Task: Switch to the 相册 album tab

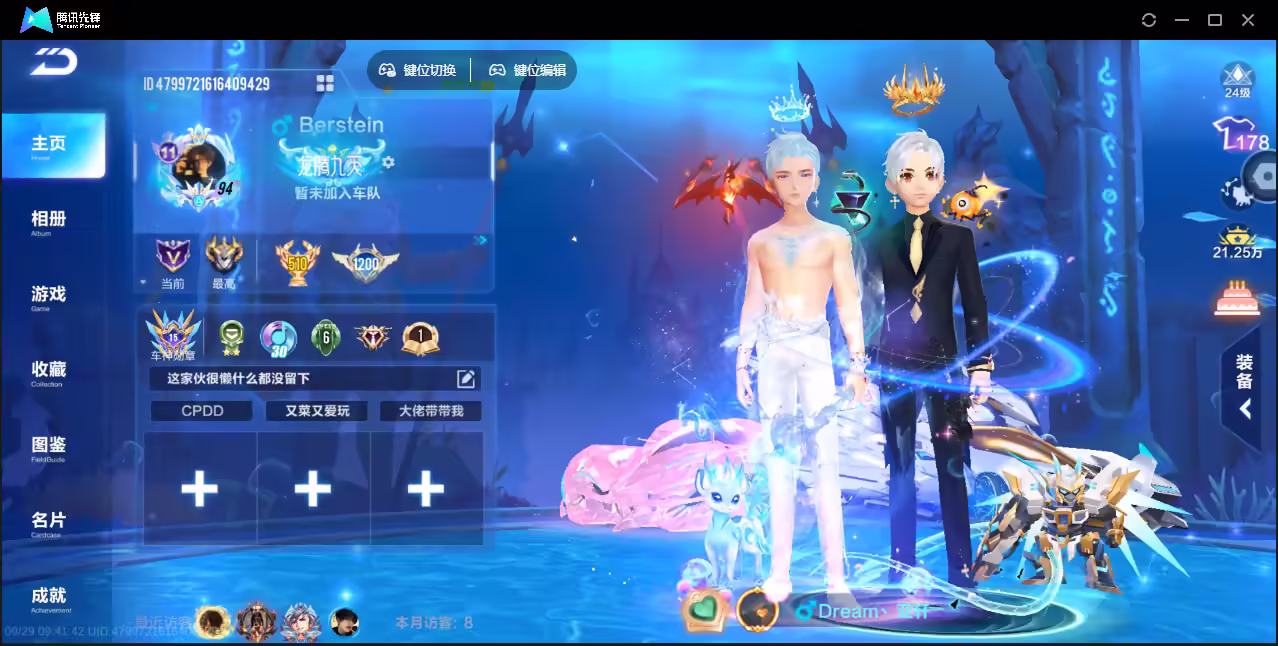Action: (48, 220)
